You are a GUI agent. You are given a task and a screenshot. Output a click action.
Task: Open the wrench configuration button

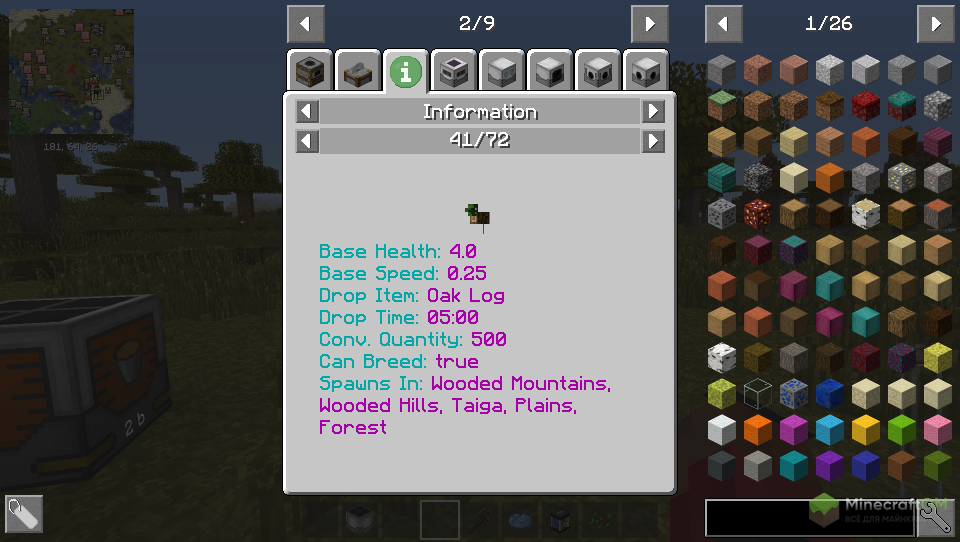935,517
